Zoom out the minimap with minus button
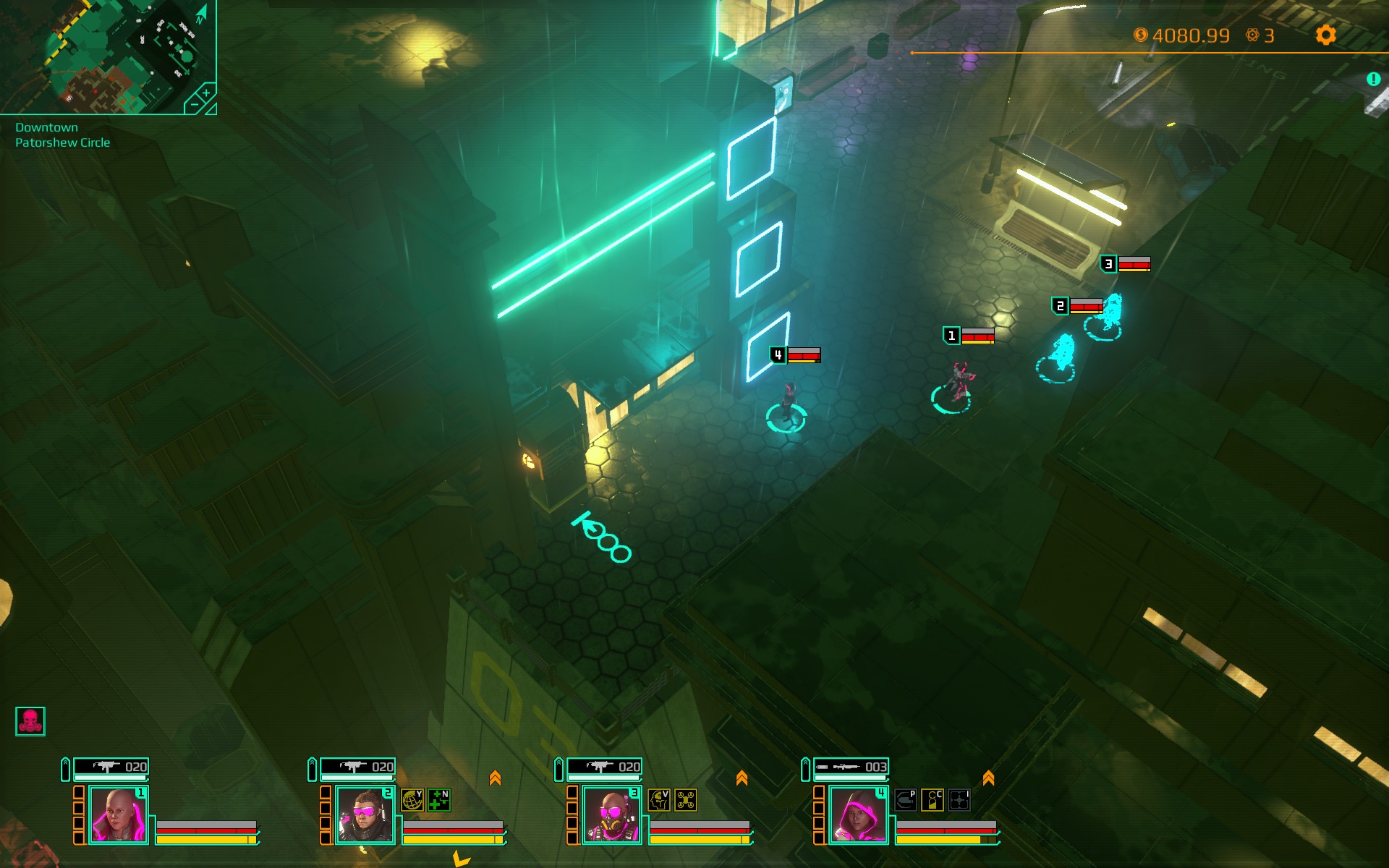 click(x=194, y=106)
